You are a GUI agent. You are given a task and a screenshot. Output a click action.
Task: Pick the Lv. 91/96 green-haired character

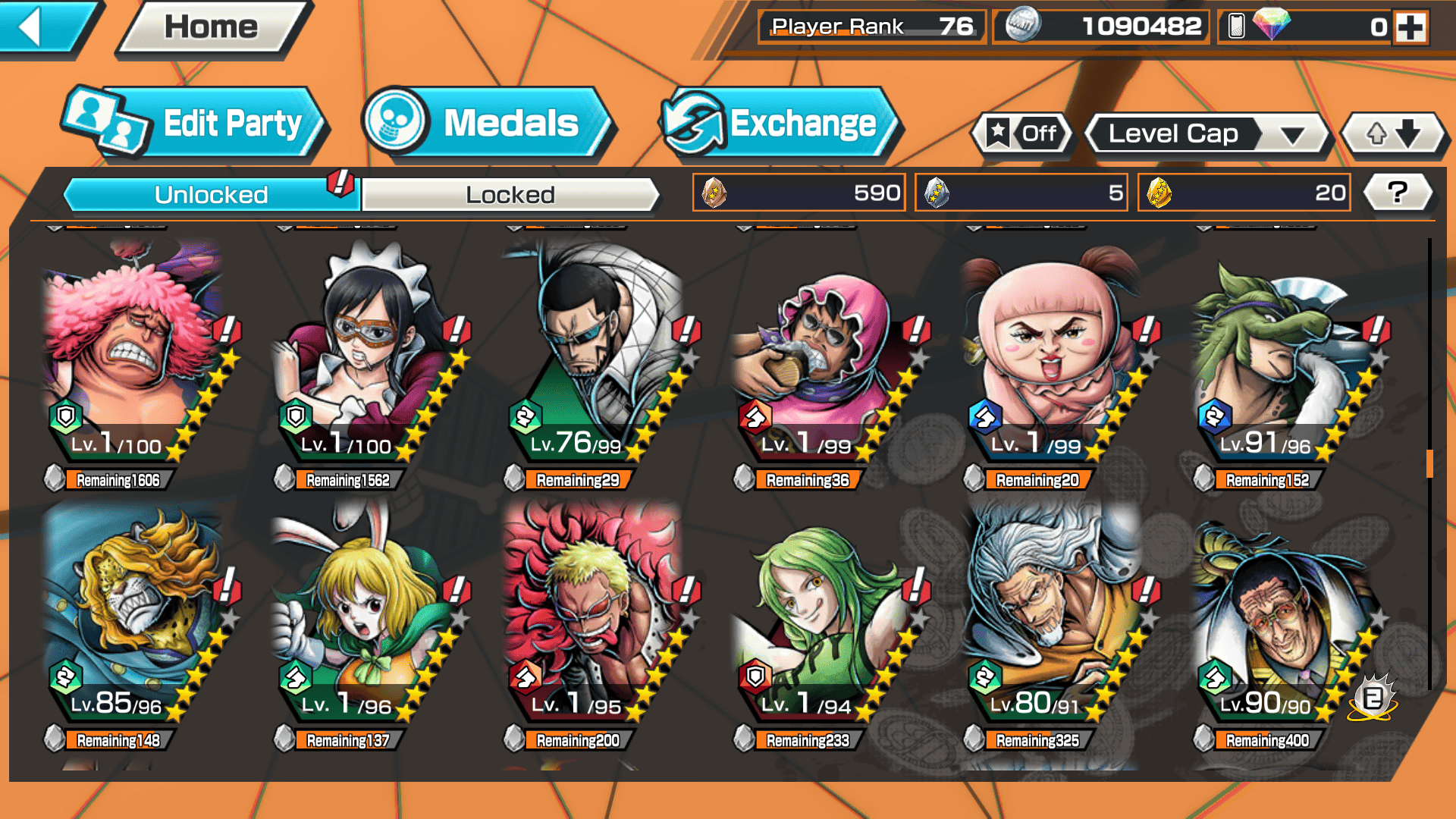pyautogui.click(x=1282, y=356)
